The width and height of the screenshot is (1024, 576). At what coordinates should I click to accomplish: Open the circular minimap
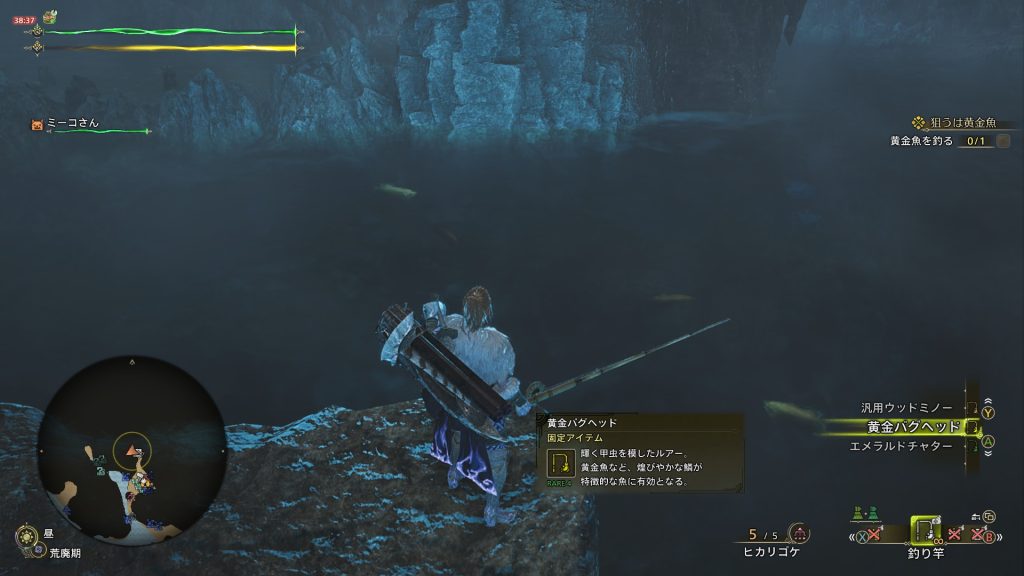(132, 449)
